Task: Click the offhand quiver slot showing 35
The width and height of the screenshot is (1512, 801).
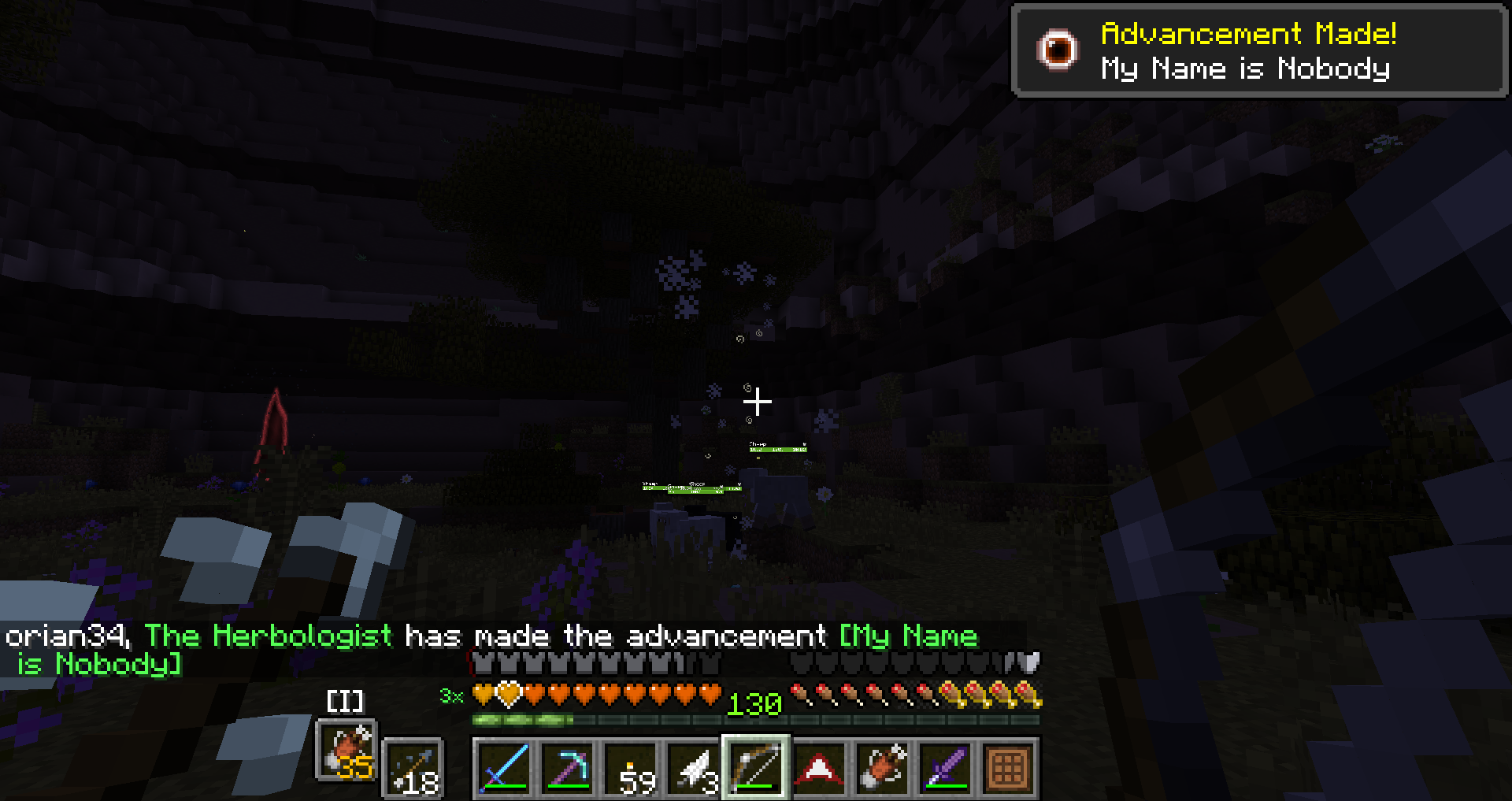Action: click(x=346, y=750)
